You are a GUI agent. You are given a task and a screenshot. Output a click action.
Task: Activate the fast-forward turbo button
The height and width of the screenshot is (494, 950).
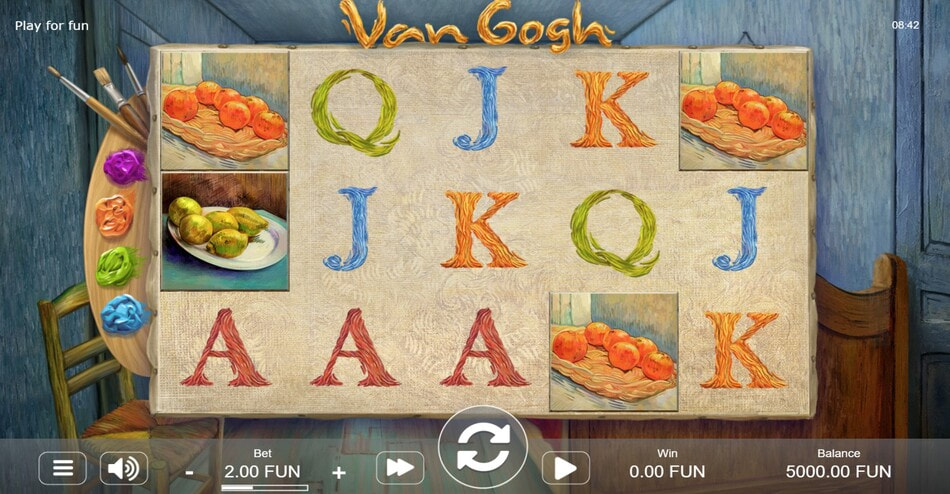point(399,468)
